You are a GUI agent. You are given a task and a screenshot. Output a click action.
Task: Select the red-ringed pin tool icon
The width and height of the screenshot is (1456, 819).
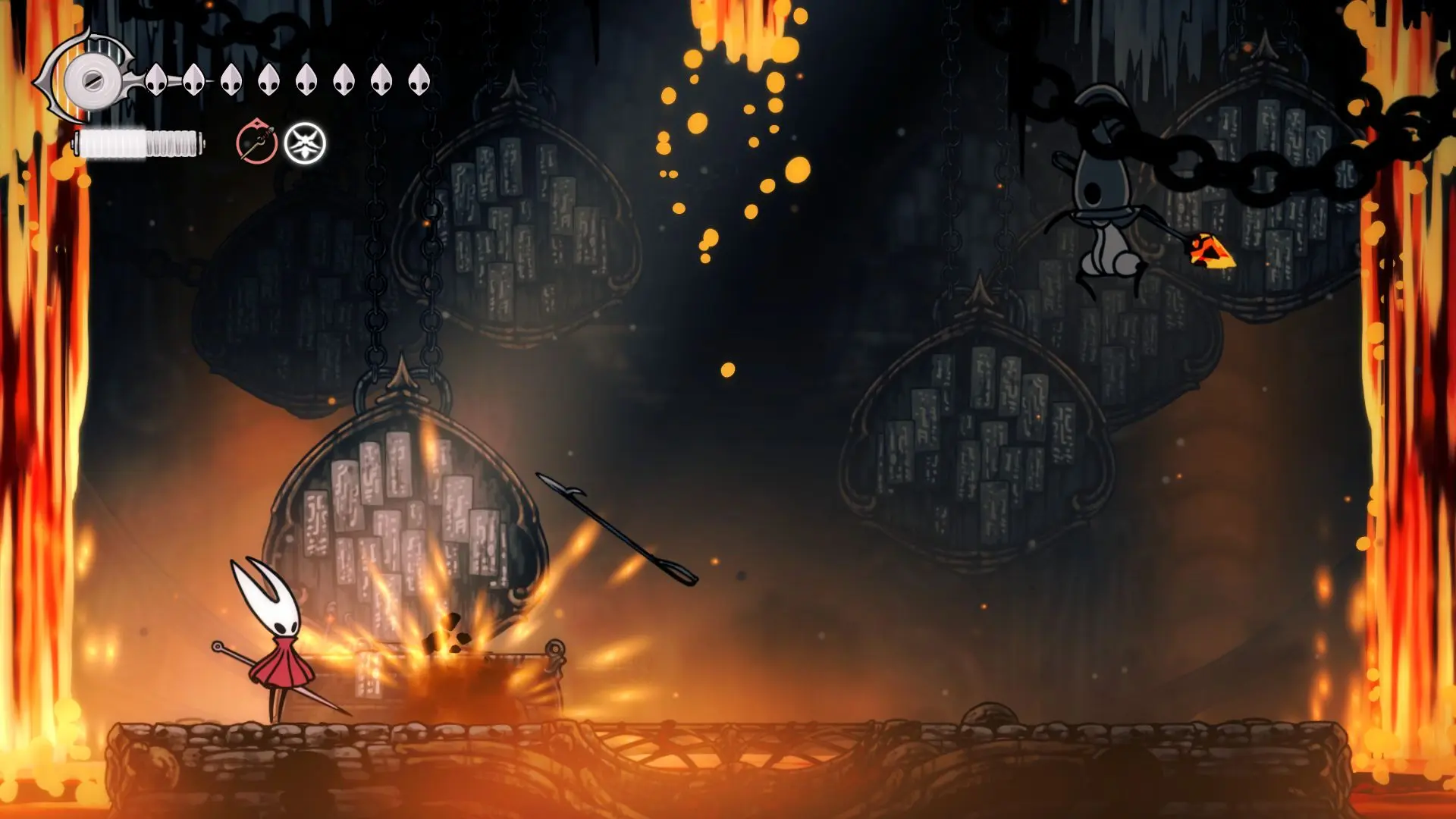[x=256, y=142]
